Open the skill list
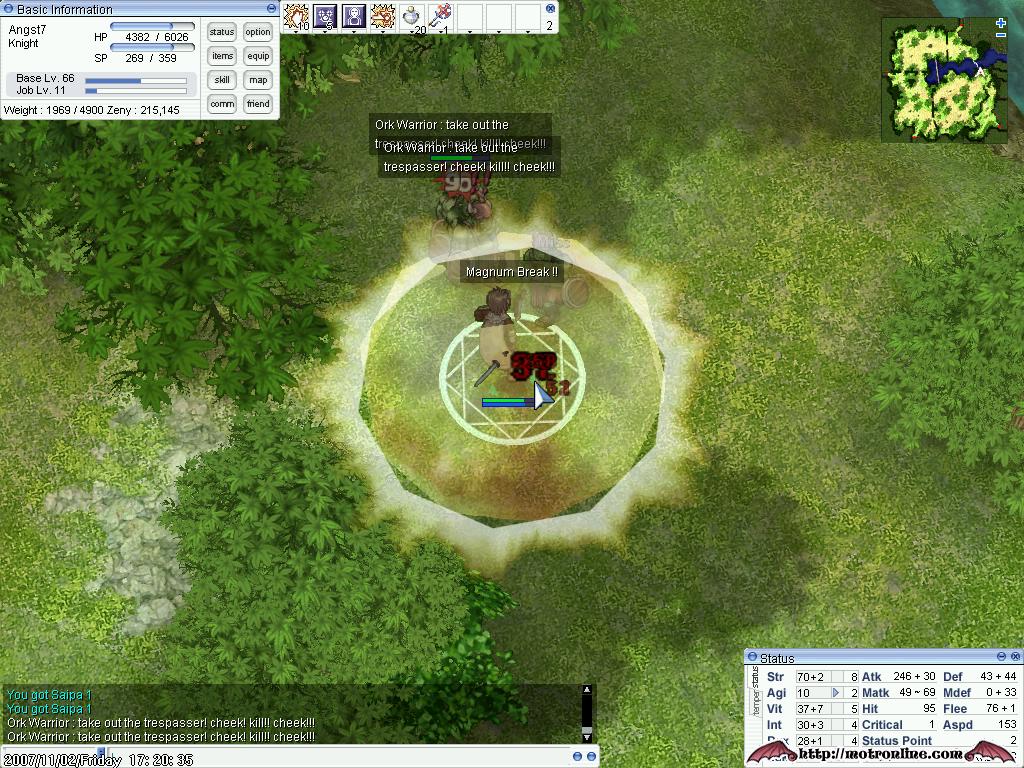Viewport: 1024px width, 768px height. 222,80
